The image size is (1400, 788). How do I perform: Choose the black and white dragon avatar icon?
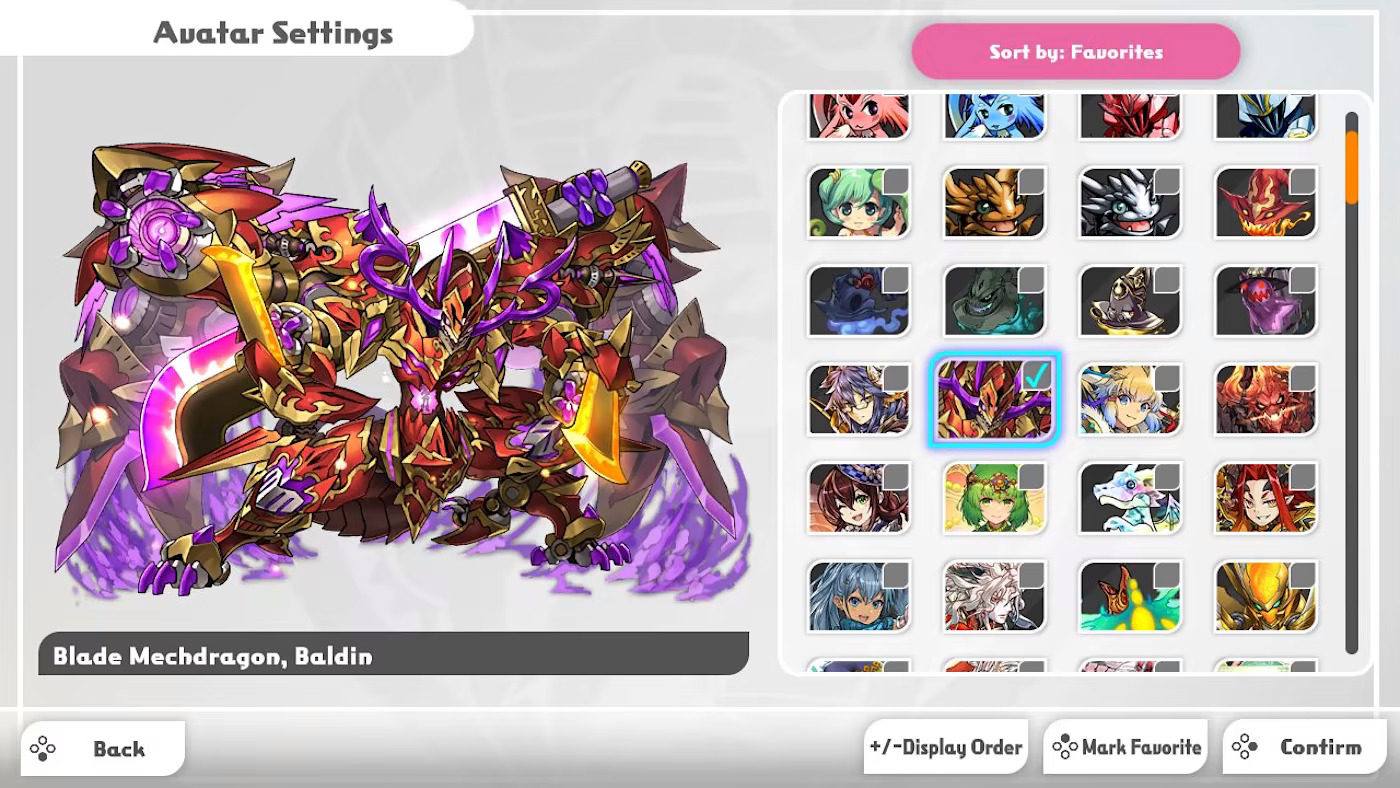[1129, 203]
